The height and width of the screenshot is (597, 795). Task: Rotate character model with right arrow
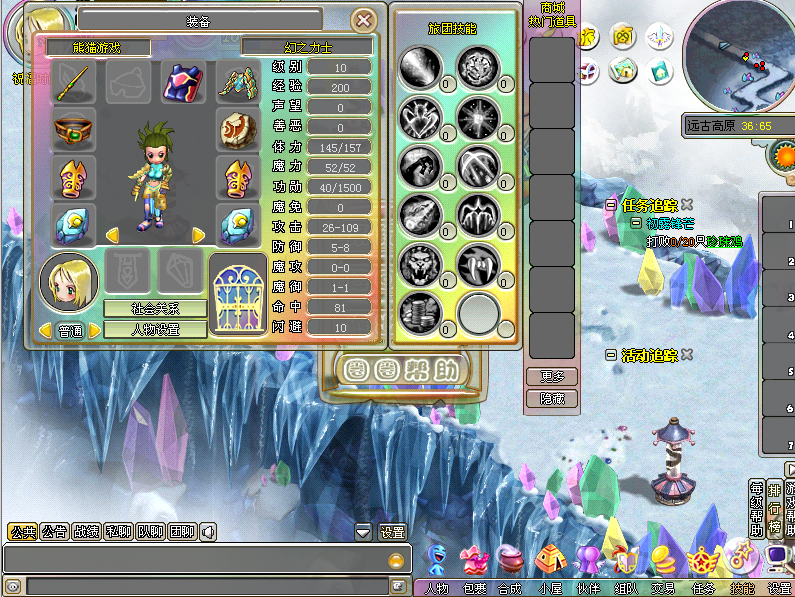pos(198,235)
